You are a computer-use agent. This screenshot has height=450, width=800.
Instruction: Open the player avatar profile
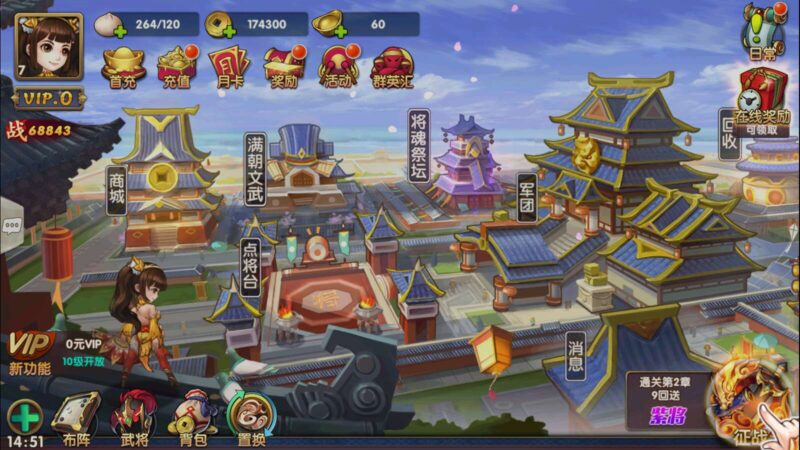[x=45, y=48]
